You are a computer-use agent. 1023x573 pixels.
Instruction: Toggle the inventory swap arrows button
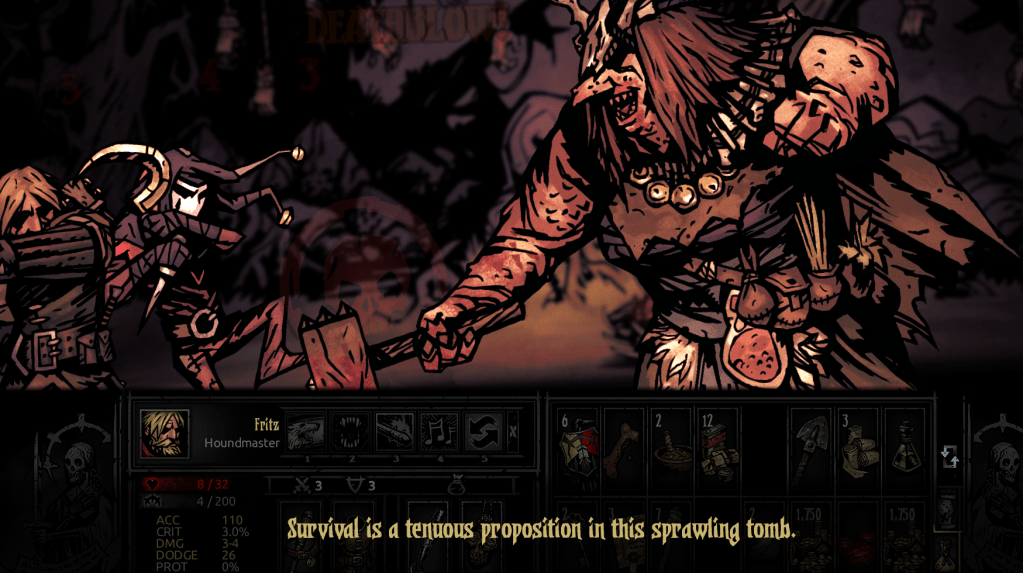click(949, 457)
